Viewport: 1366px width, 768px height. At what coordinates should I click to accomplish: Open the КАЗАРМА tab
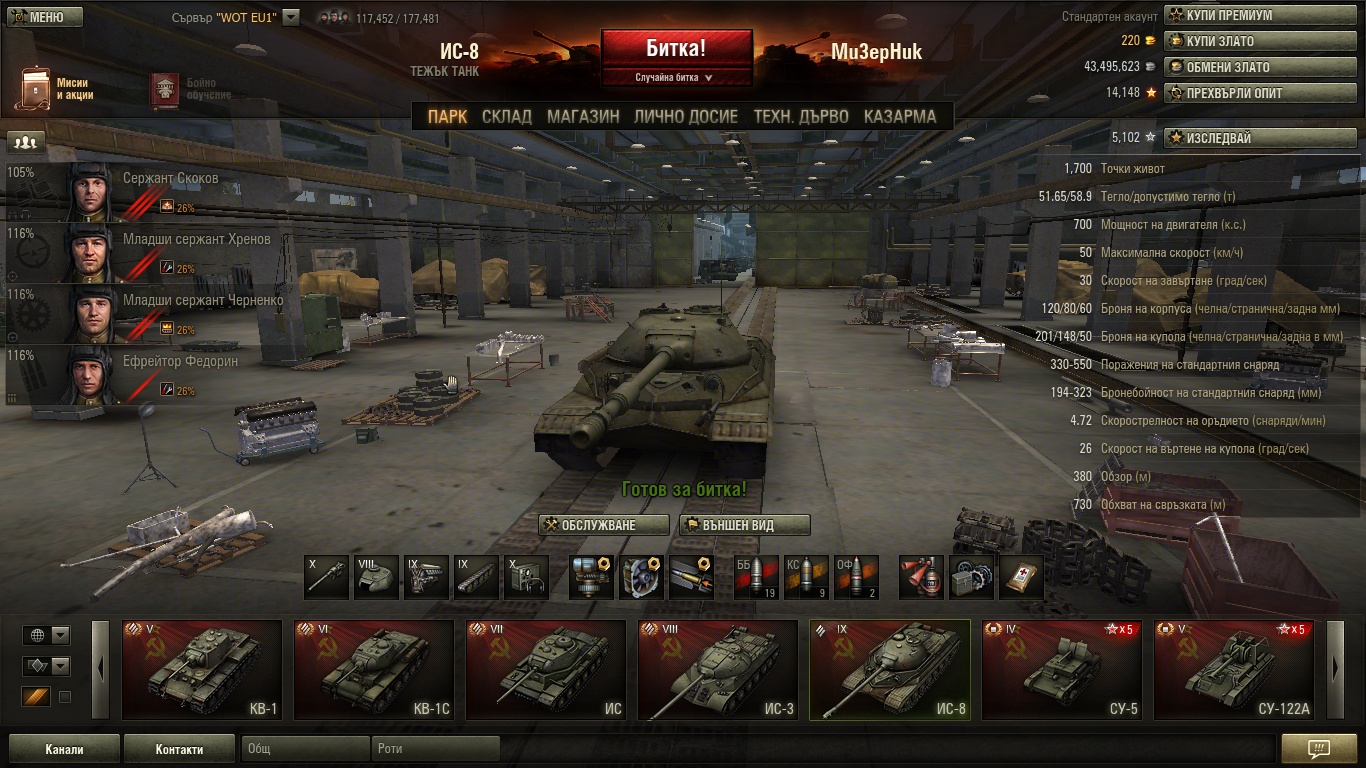tap(900, 116)
